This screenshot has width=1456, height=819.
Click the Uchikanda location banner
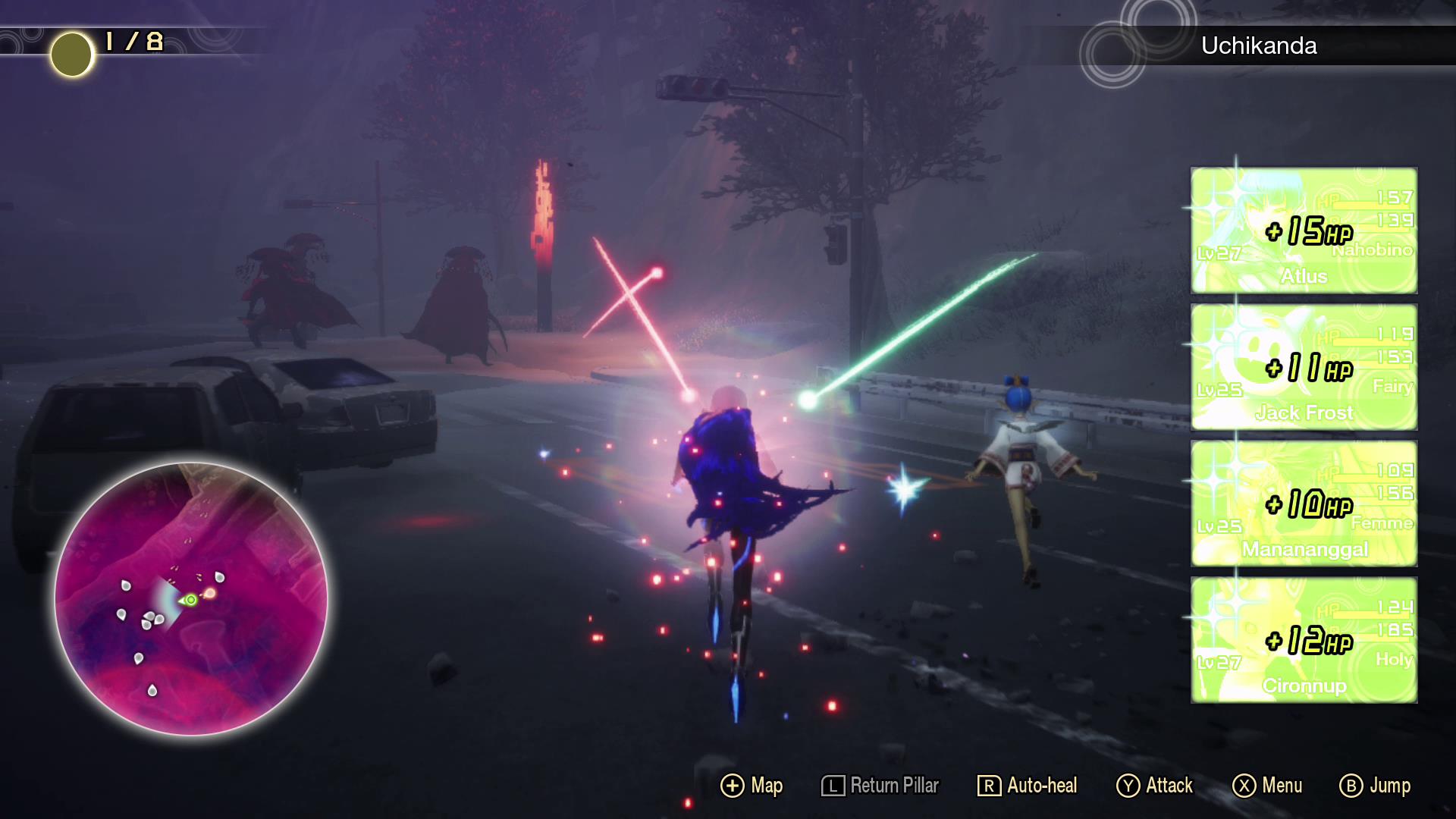point(1259,45)
